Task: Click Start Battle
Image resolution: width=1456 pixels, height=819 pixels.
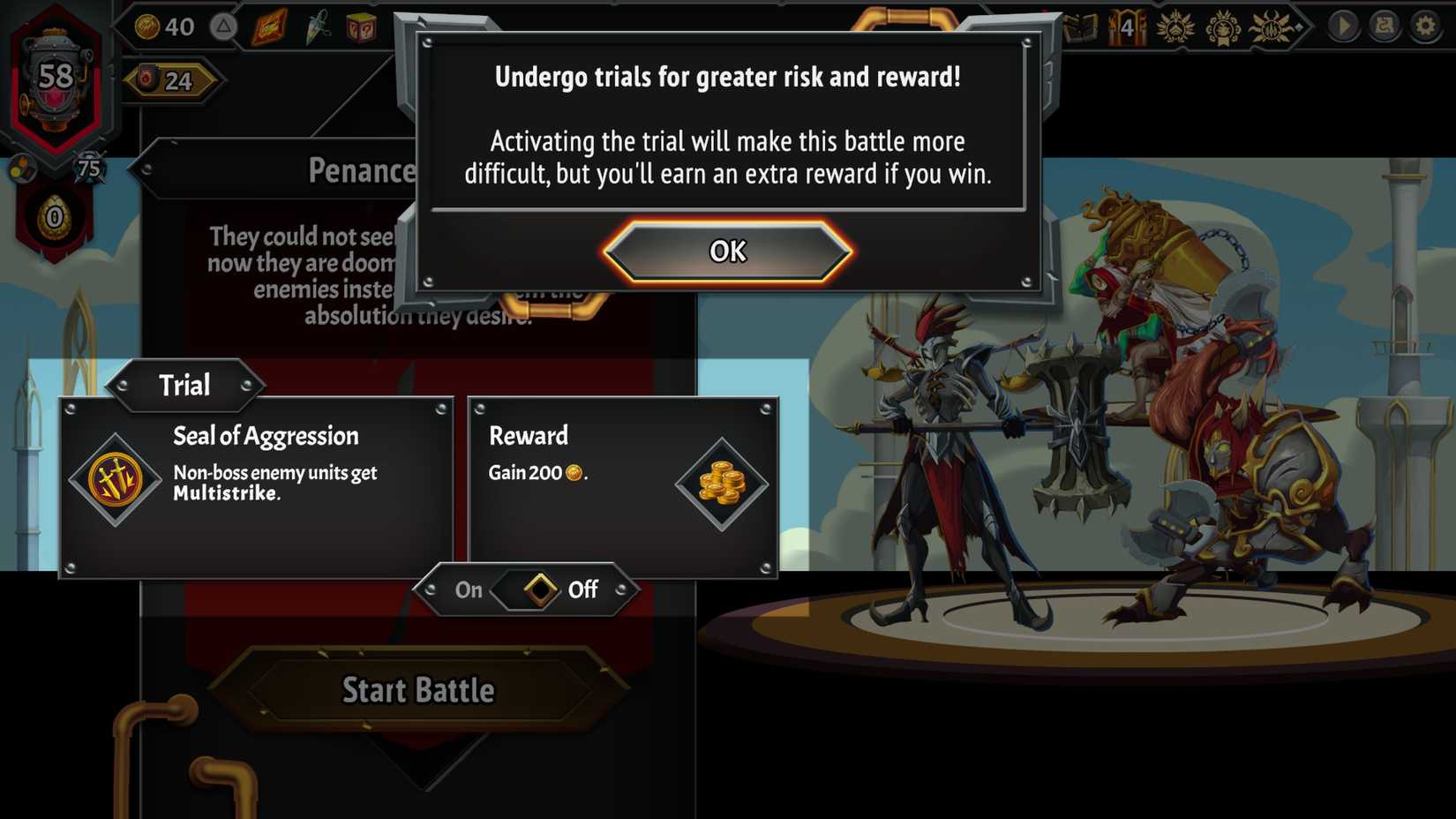Action: pyautogui.click(x=418, y=691)
